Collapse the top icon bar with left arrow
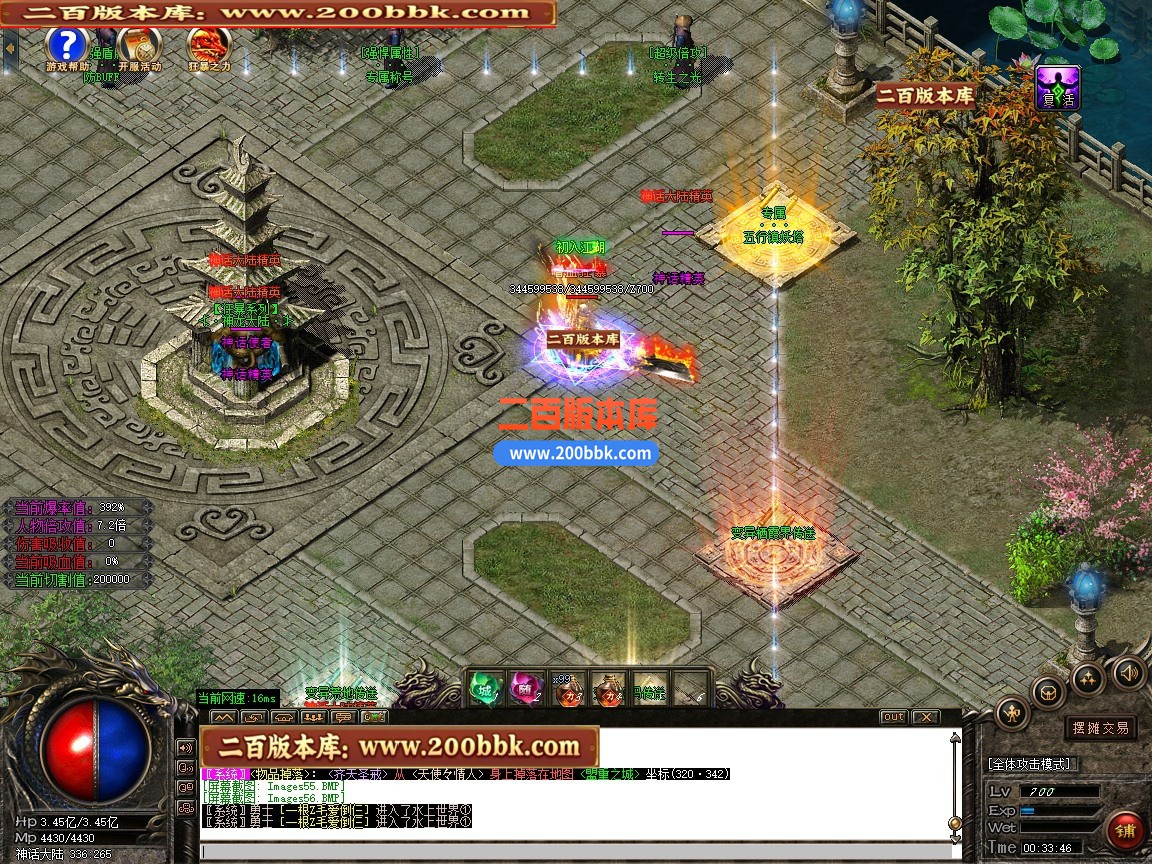Viewport: 1152px width, 864px height. [x=9, y=46]
